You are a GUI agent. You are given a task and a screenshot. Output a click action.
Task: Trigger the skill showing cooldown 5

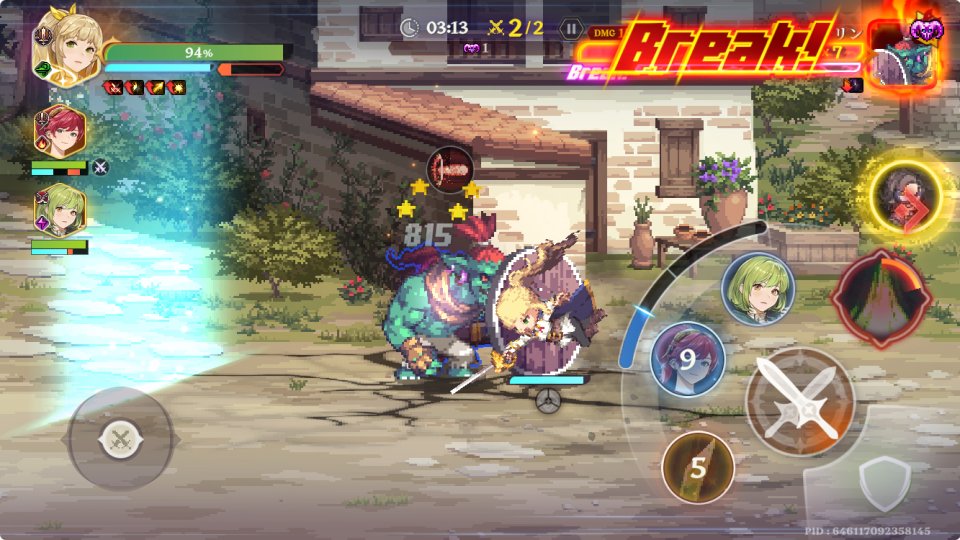coord(698,467)
